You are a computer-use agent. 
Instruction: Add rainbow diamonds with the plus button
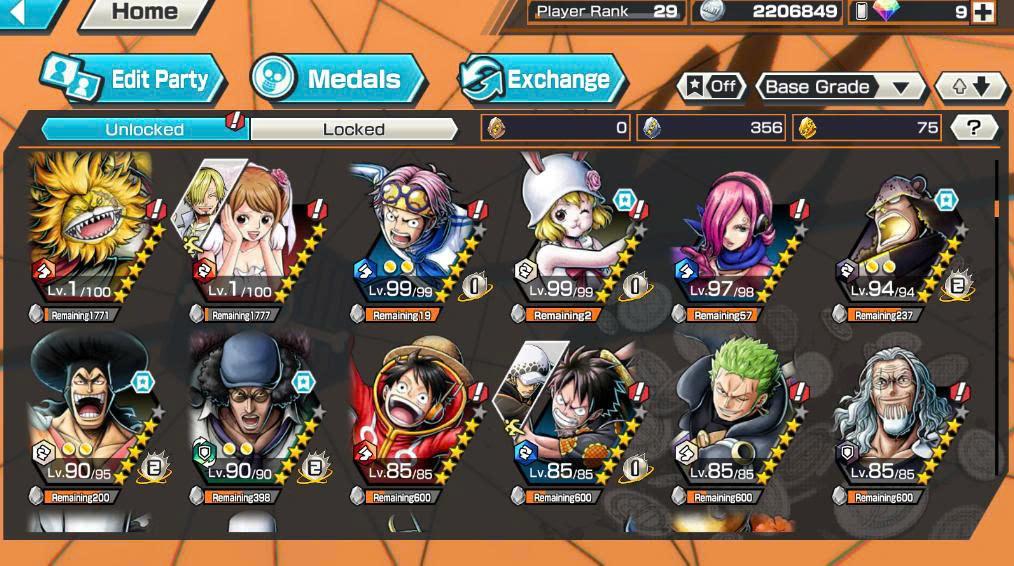pyautogui.click(x=983, y=12)
